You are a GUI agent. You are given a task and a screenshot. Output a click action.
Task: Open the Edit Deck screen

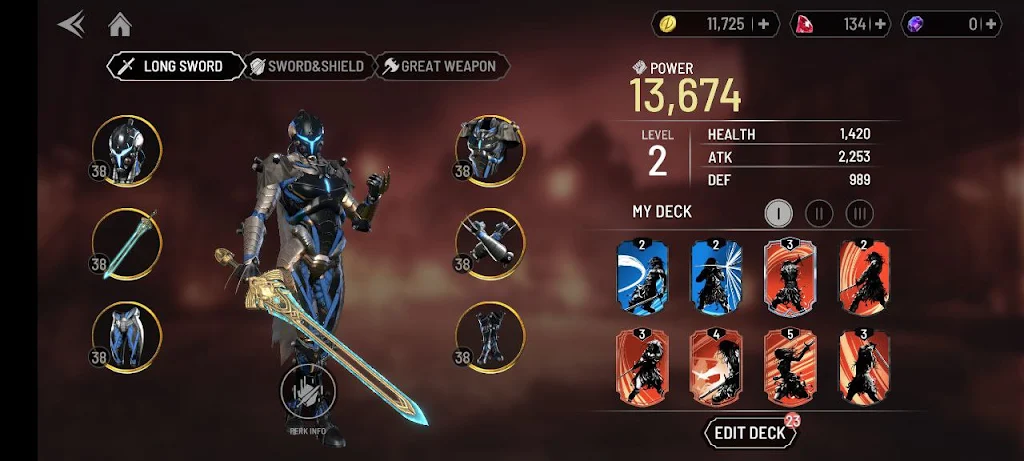click(751, 433)
